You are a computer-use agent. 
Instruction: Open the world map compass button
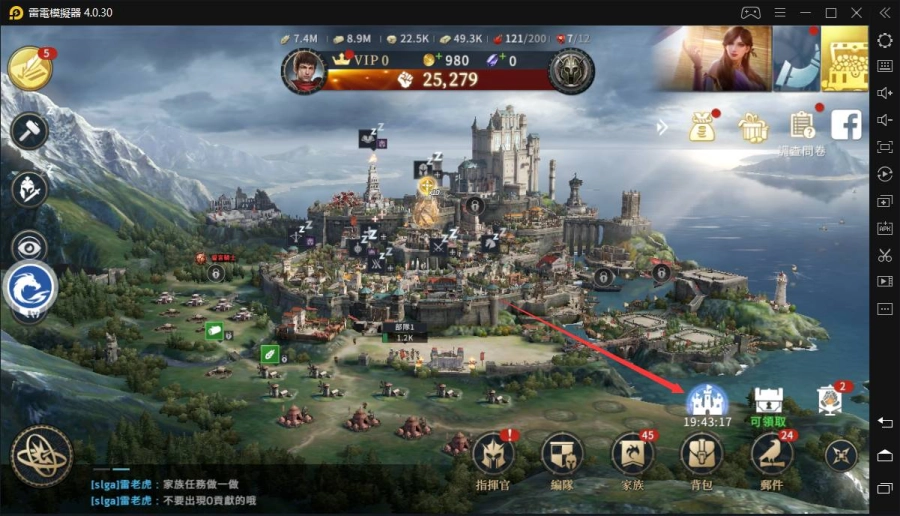coord(42,456)
